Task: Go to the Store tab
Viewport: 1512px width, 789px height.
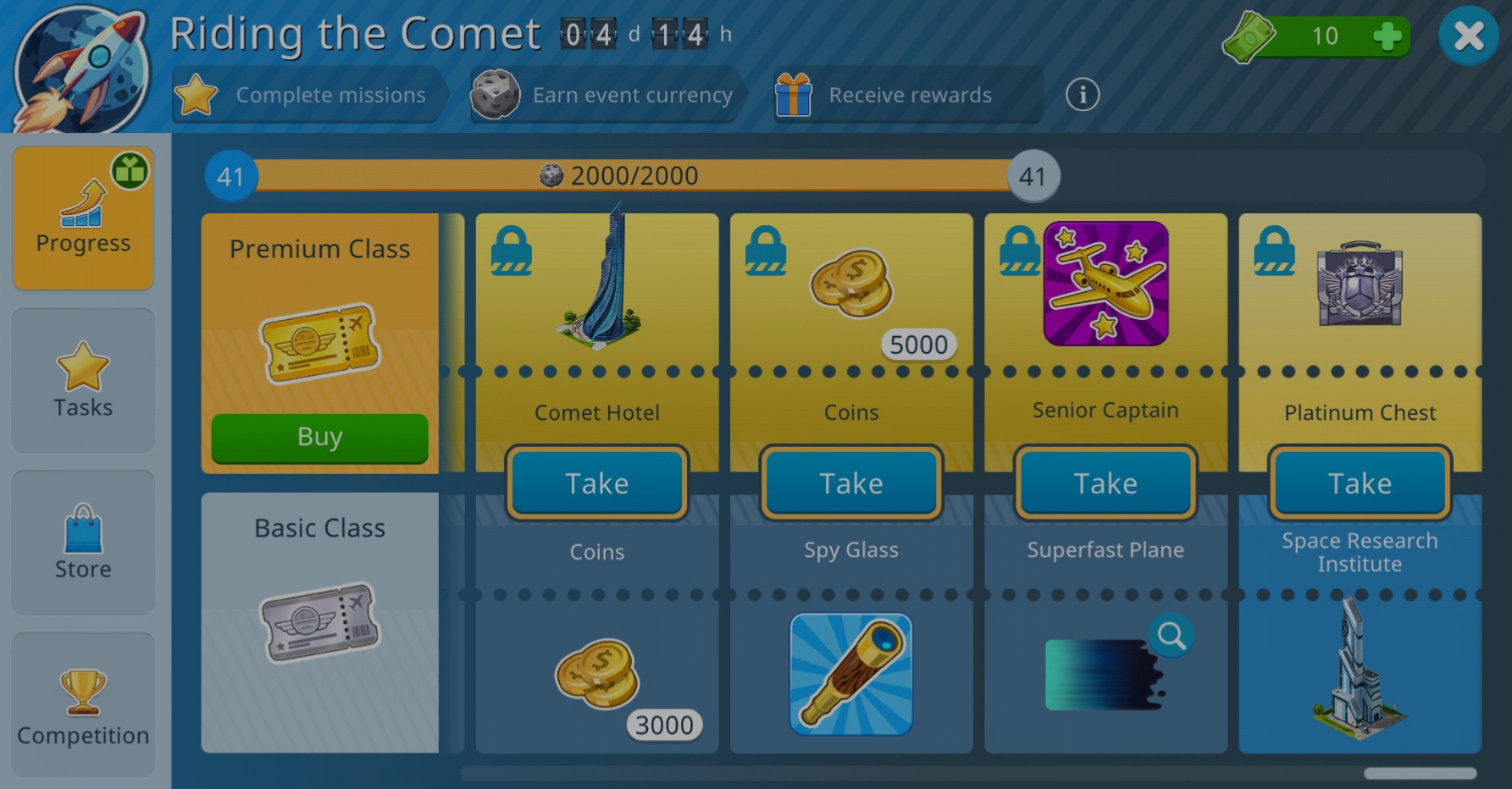Action: pyautogui.click(x=83, y=543)
